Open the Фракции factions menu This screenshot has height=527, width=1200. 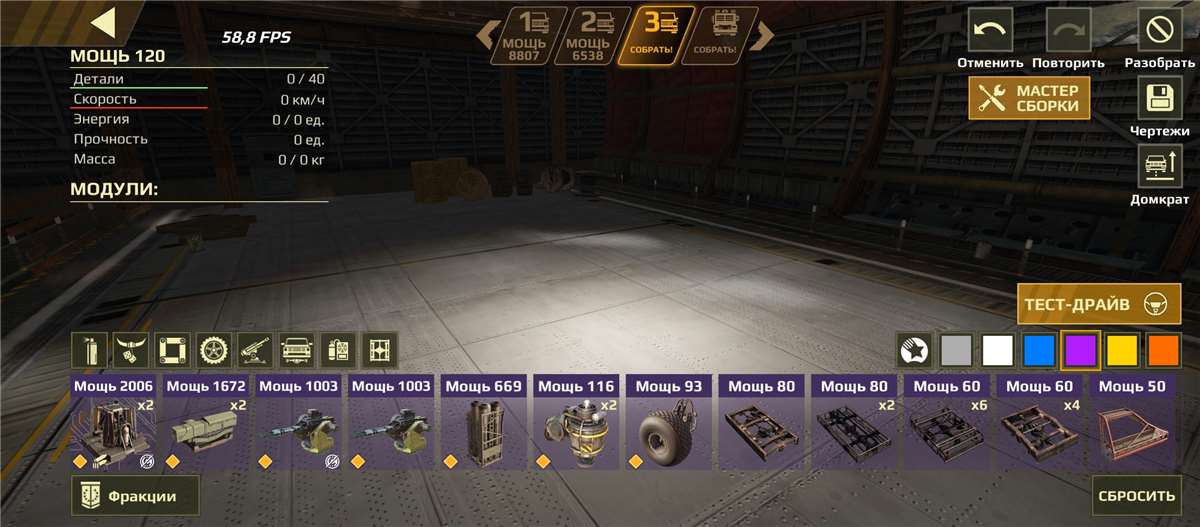[x=135, y=496]
